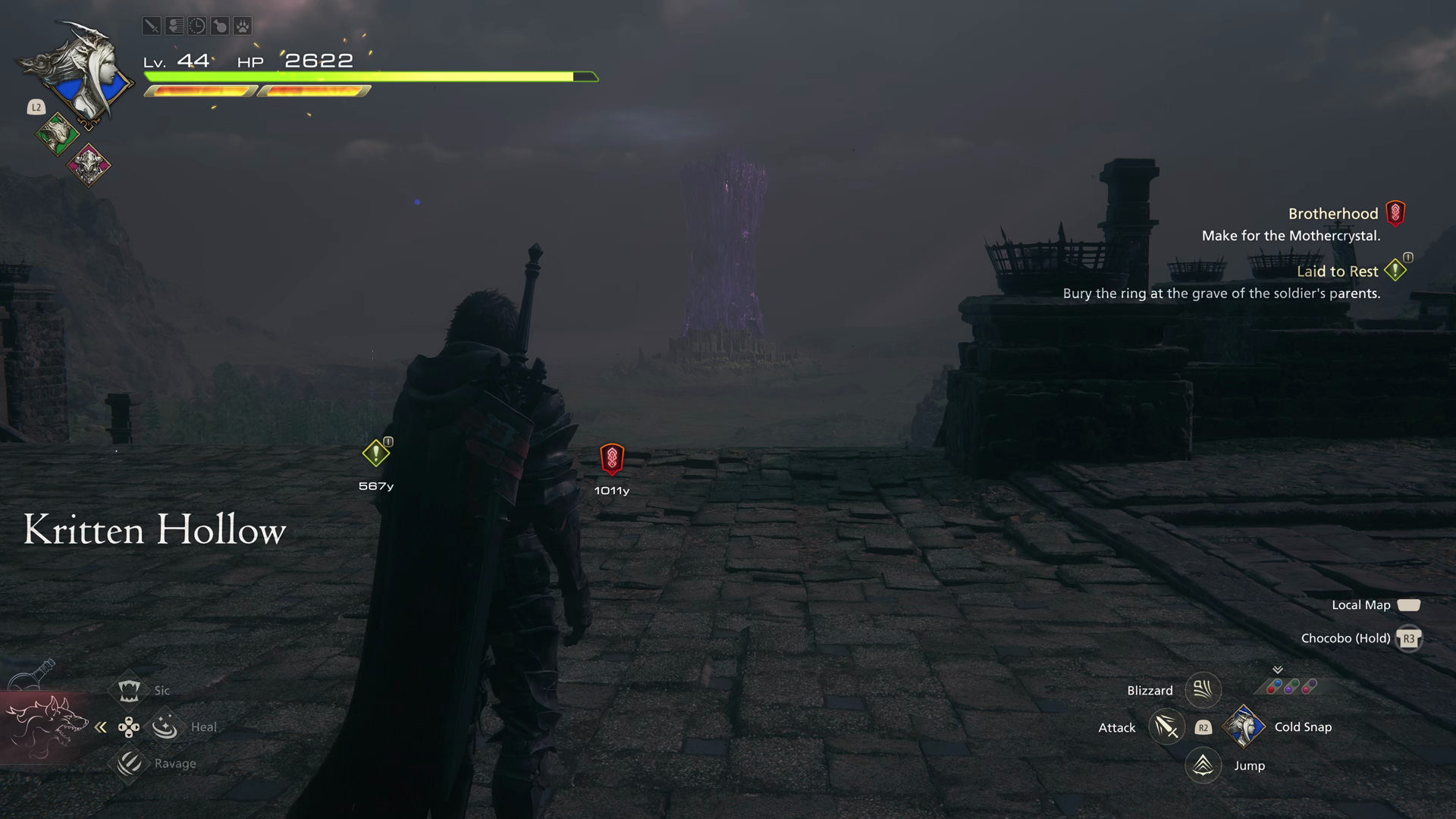This screenshot has height=819, width=1456.
Task: Trigger the Jump action icon
Action: click(x=1203, y=765)
